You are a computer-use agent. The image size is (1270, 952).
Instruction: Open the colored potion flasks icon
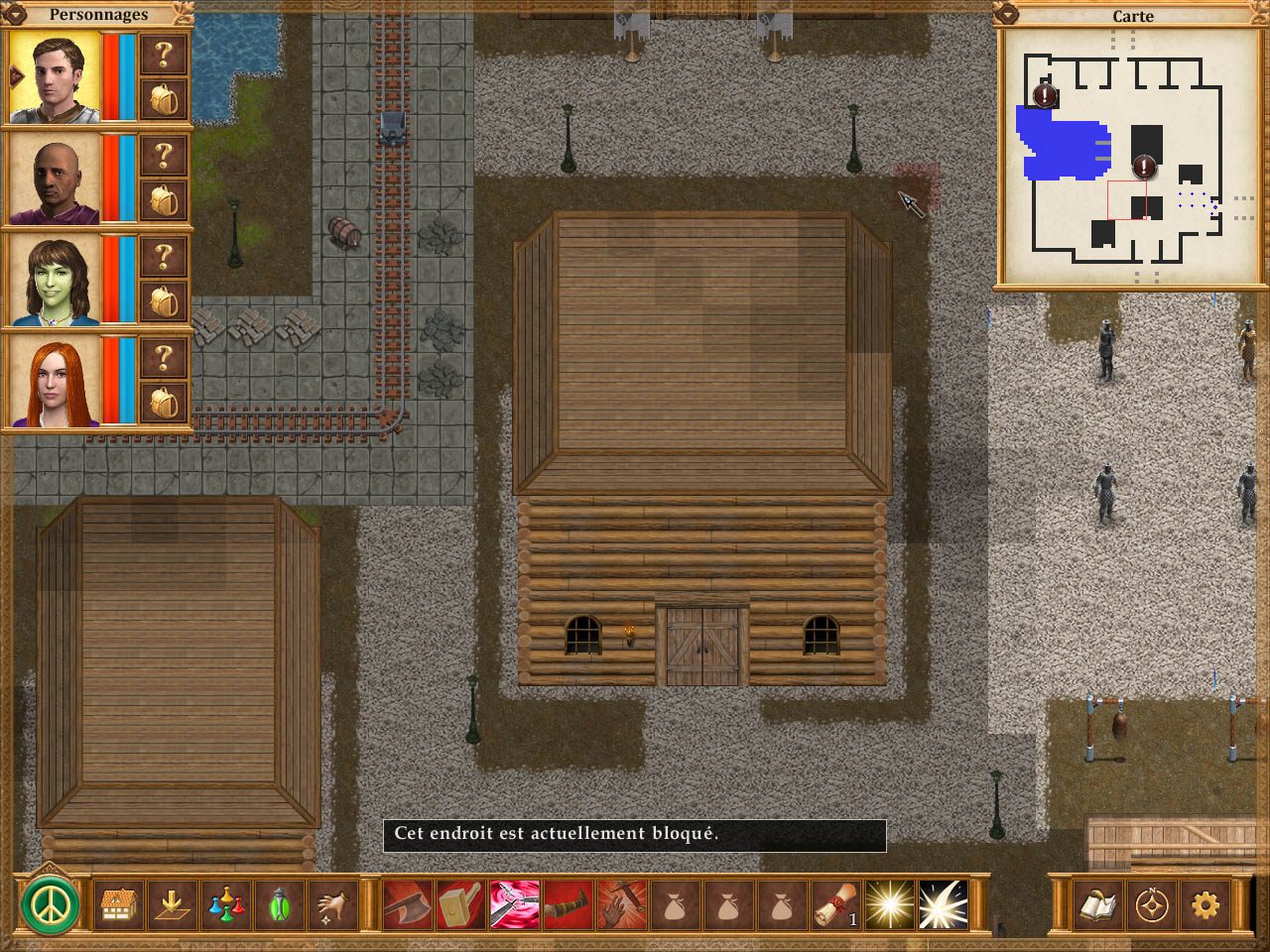click(x=225, y=904)
